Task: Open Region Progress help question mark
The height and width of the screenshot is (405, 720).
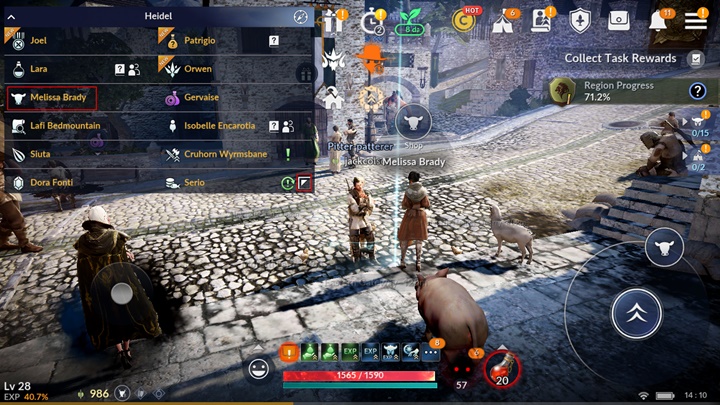Action: [x=697, y=91]
